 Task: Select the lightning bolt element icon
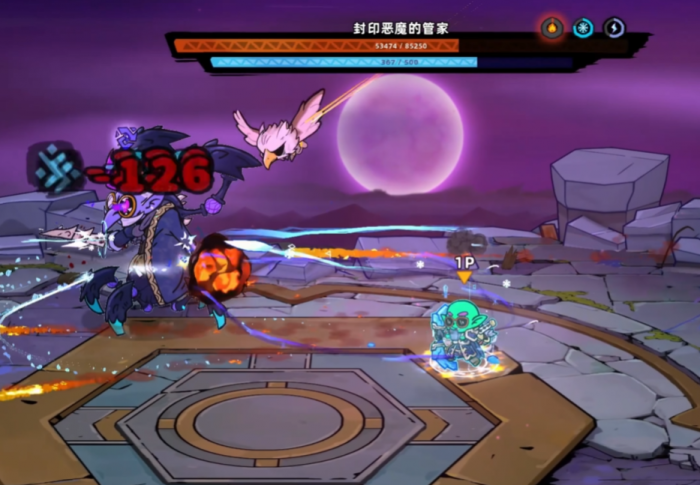point(614,28)
